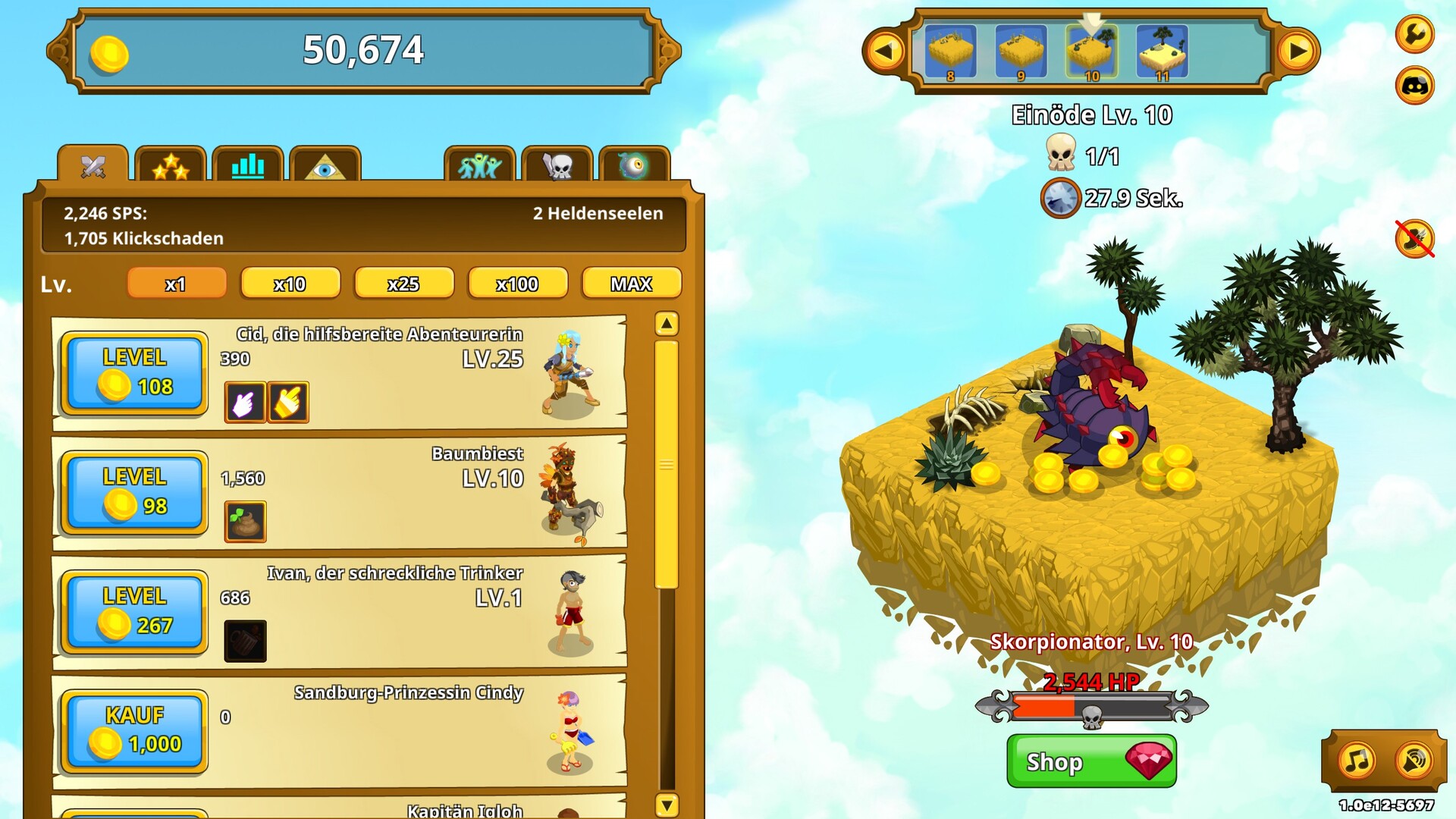
Task: Select zone 11 thumbnail
Action: click(1162, 52)
